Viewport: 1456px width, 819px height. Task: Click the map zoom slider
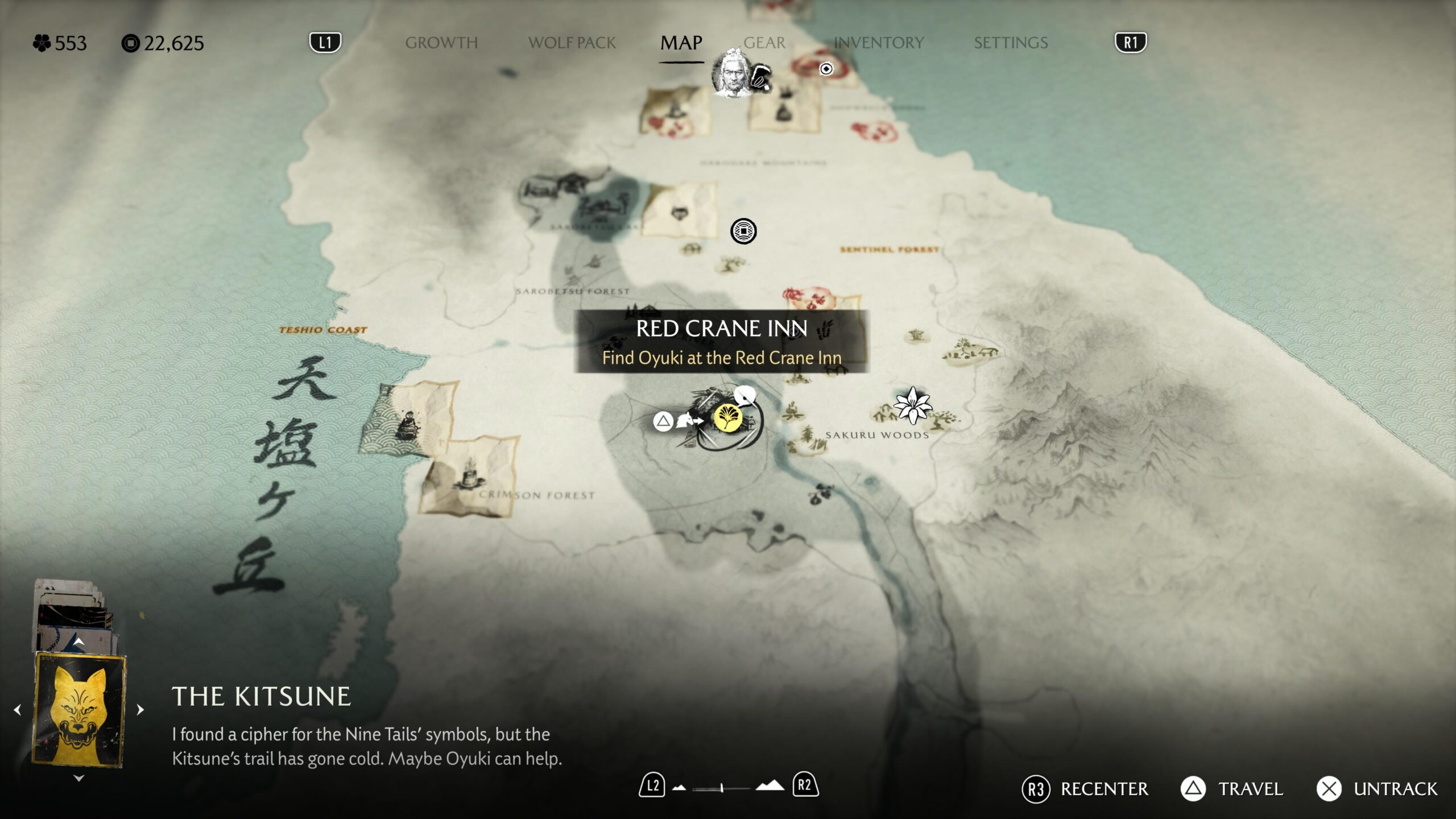pos(721,788)
